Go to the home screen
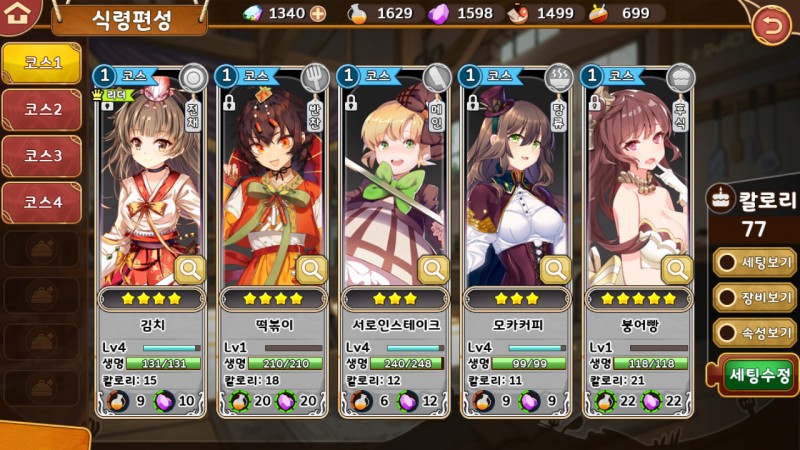Viewport: 800px width, 450px height. [22, 16]
